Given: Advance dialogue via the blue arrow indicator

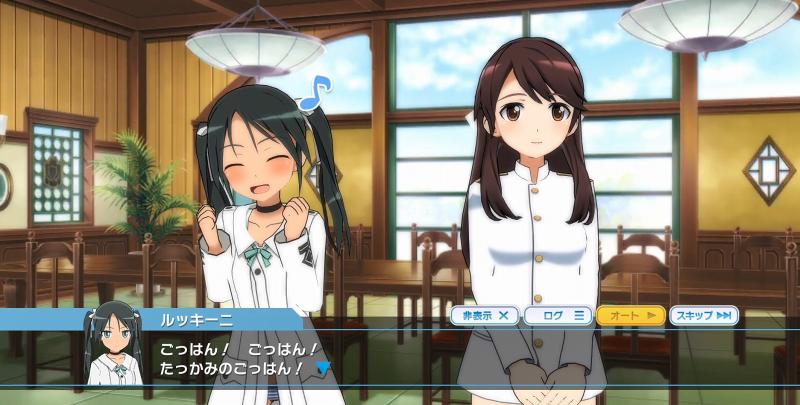Looking at the screenshot, I should click(x=322, y=368).
